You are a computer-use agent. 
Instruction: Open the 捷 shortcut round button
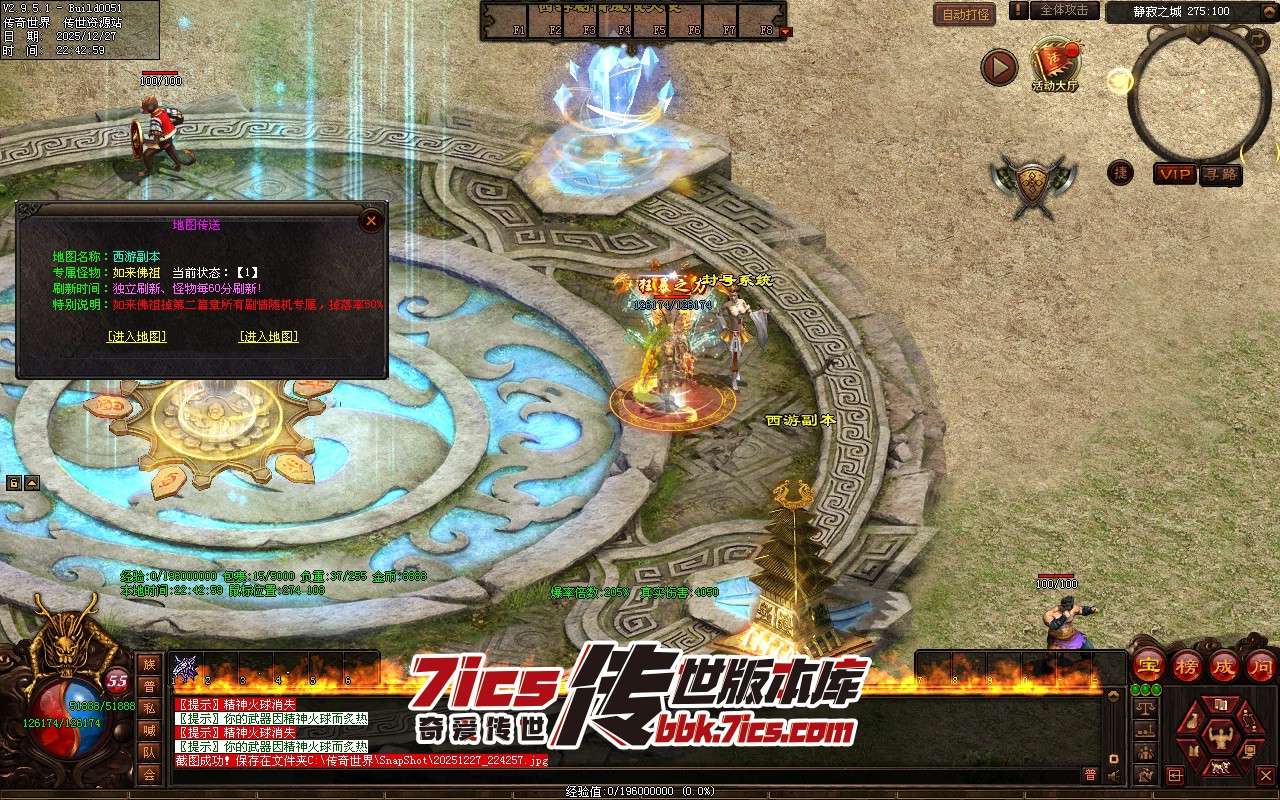pyautogui.click(x=1121, y=172)
